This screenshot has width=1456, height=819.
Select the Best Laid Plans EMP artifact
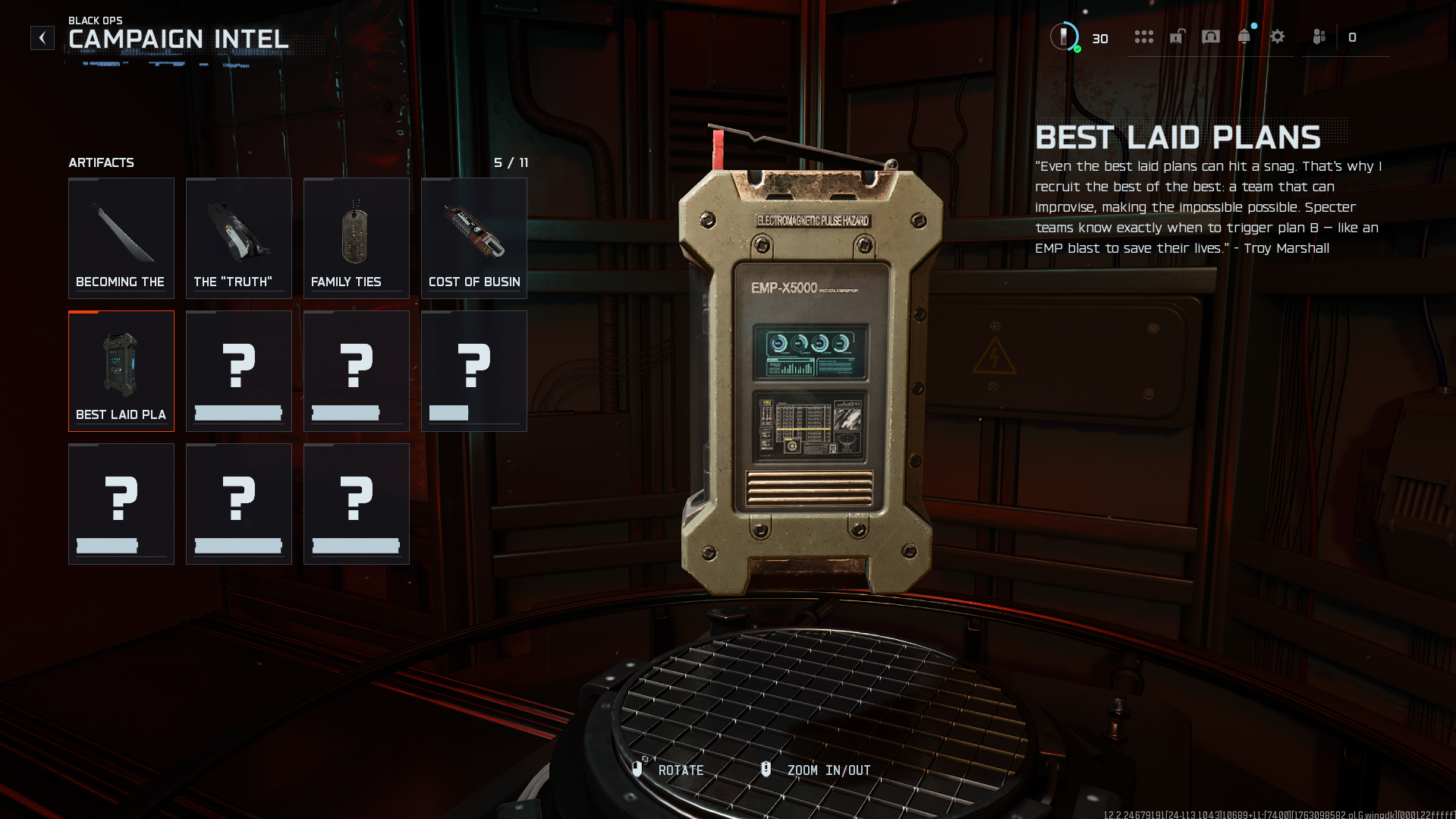(121, 371)
